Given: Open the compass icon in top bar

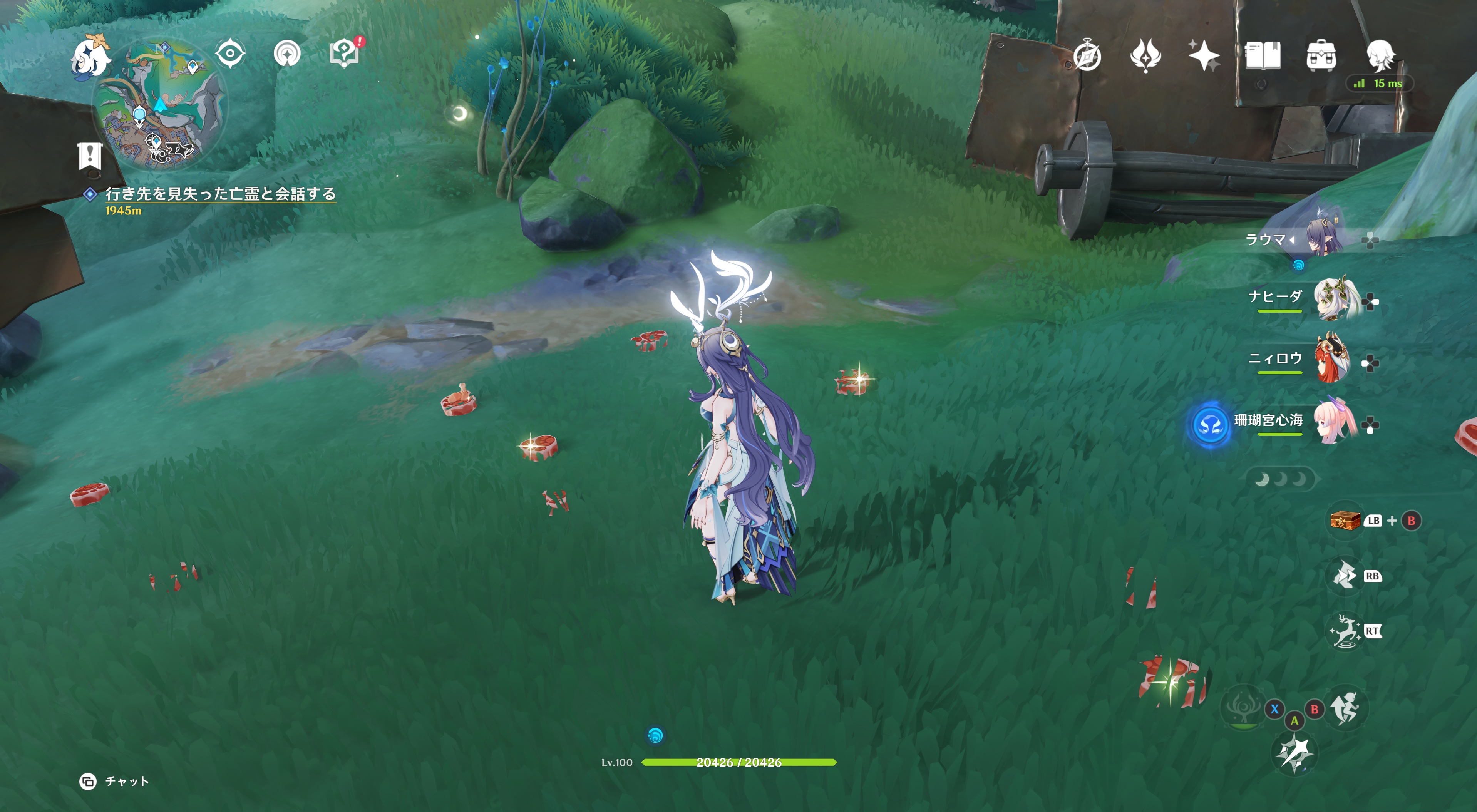Looking at the screenshot, I should [1087, 56].
